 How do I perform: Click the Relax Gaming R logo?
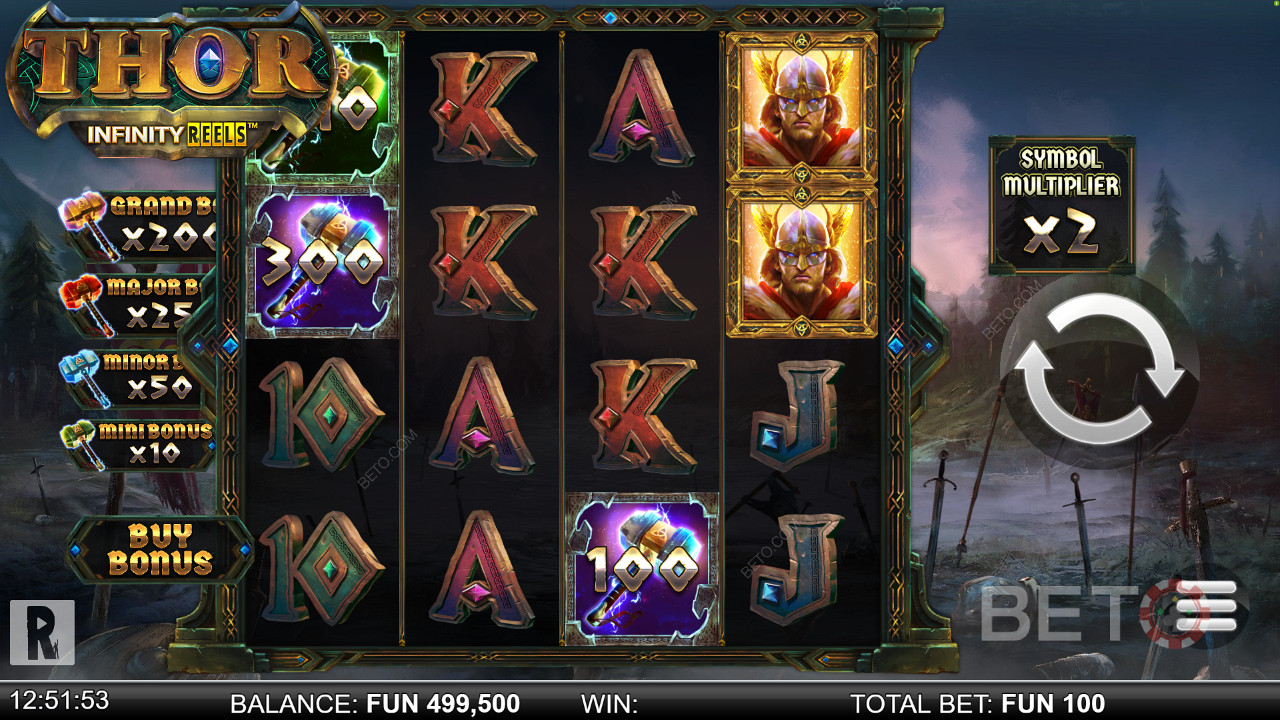click(x=42, y=632)
